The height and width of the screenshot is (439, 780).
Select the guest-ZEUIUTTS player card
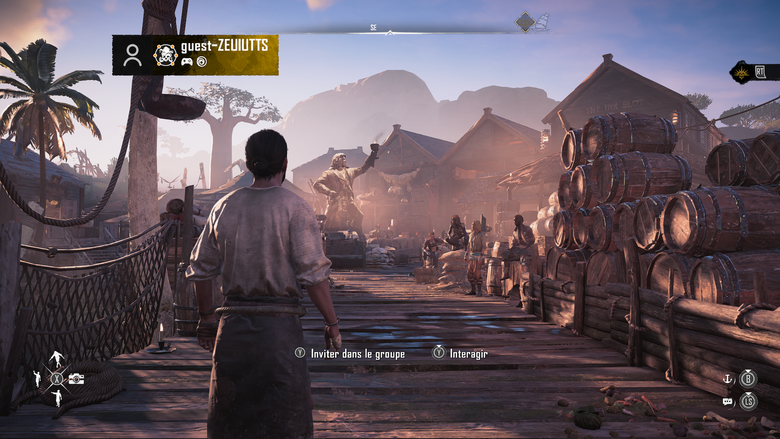pos(195,55)
